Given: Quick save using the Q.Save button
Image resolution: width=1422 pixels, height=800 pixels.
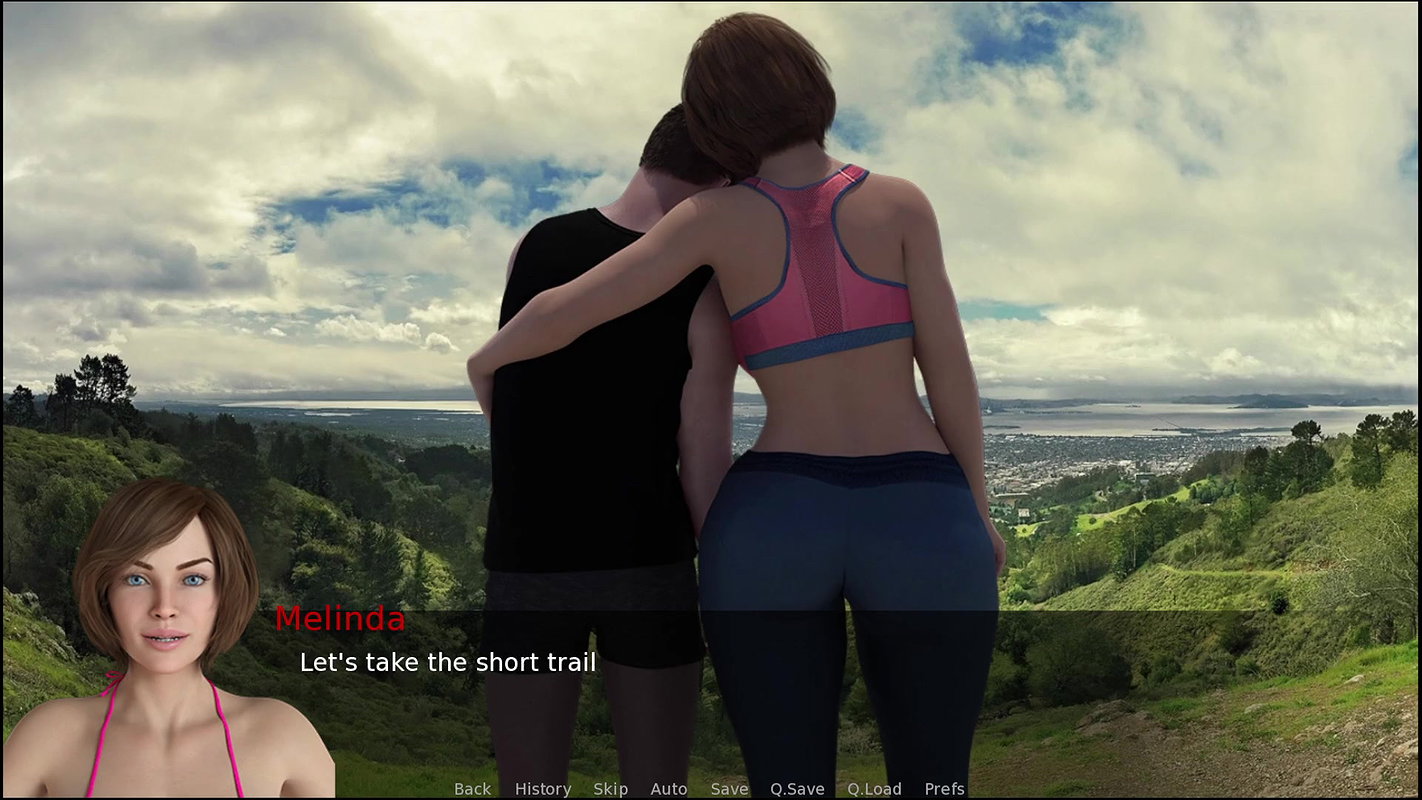Looking at the screenshot, I should [797, 789].
